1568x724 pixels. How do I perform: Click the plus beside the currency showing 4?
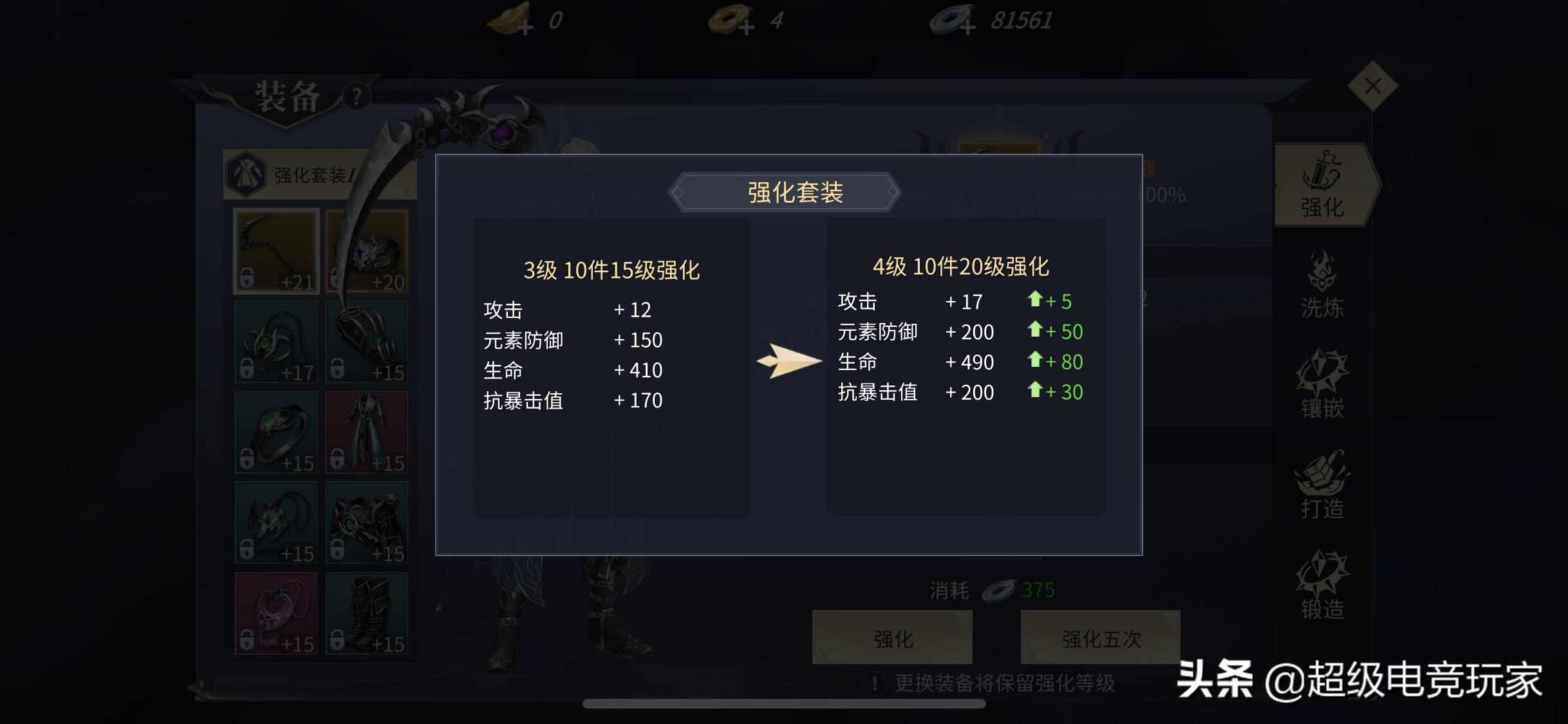pyautogui.click(x=745, y=27)
